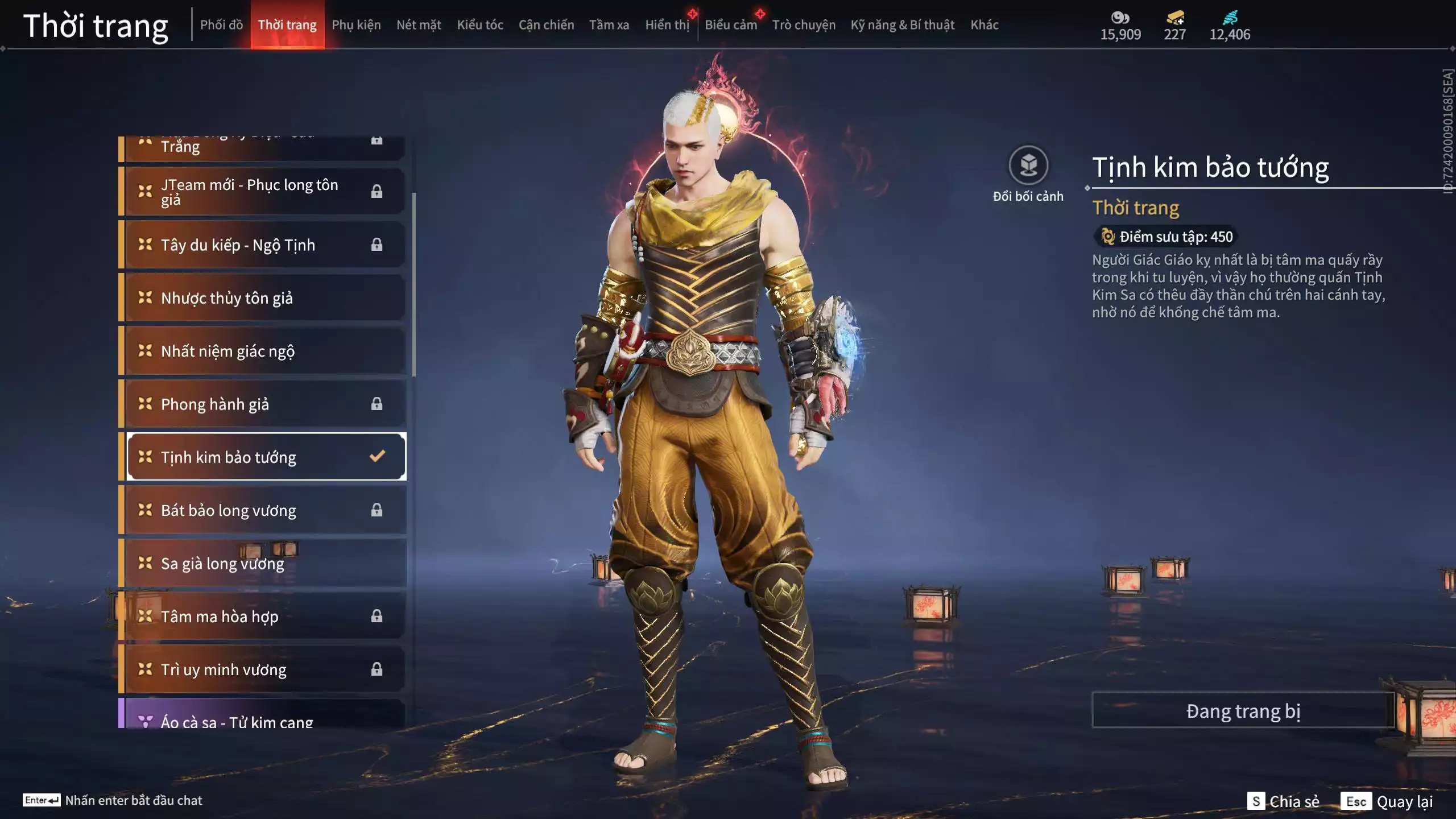Show the Biểu cảm tab

731,25
